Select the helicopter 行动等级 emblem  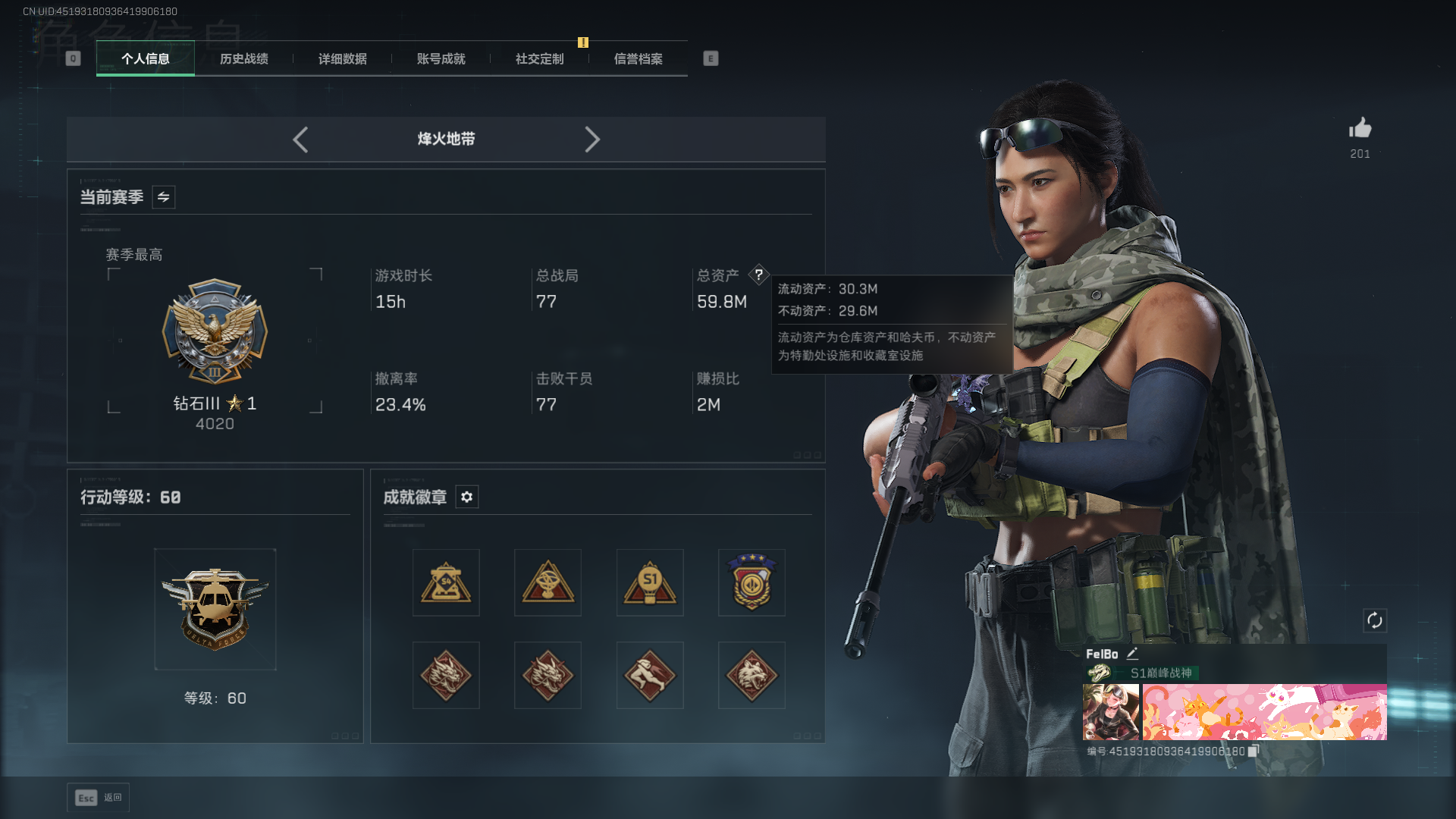click(x=215, y=609)
